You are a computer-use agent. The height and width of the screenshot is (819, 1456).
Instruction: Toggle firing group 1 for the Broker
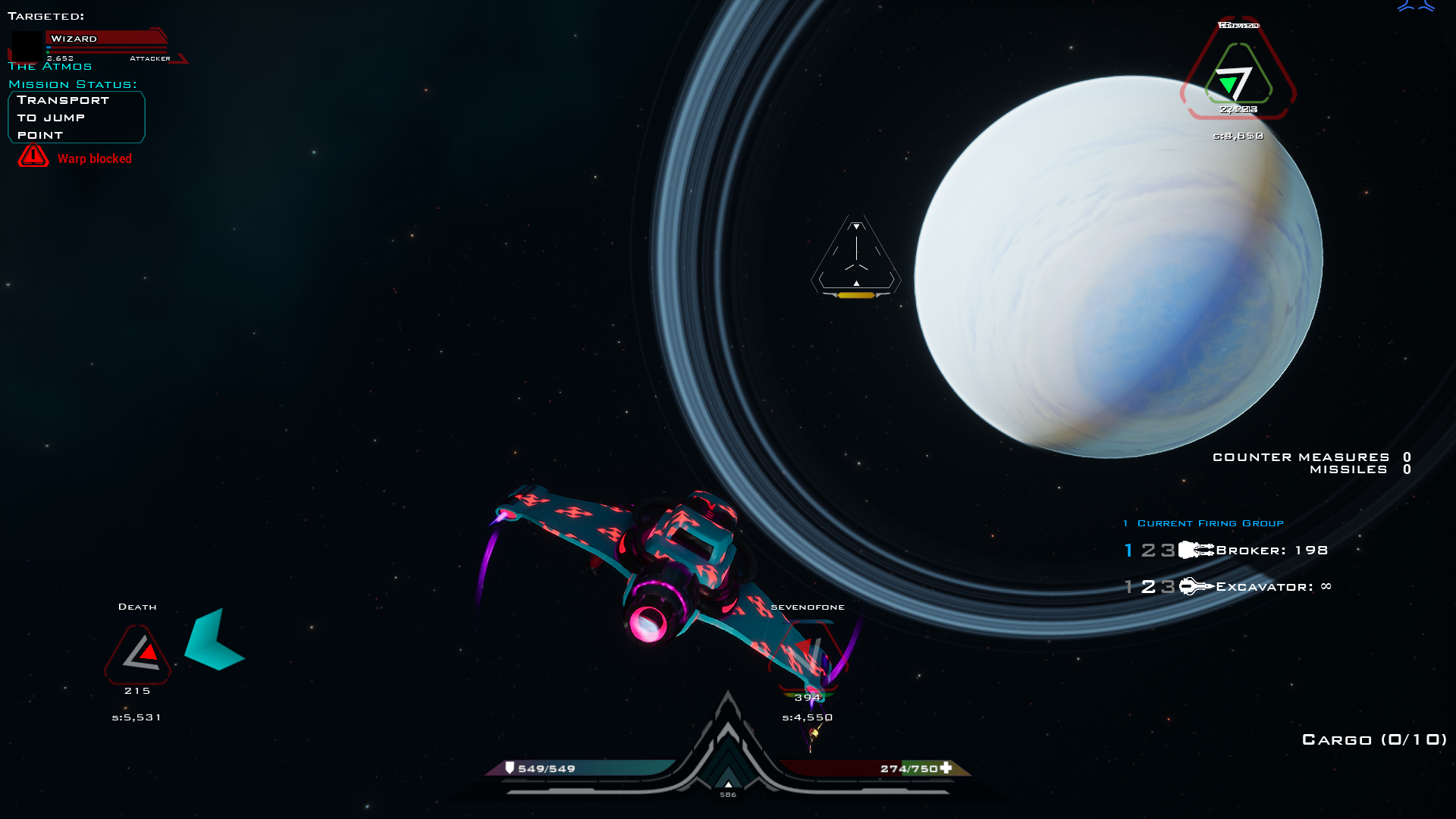[1128, 550]
